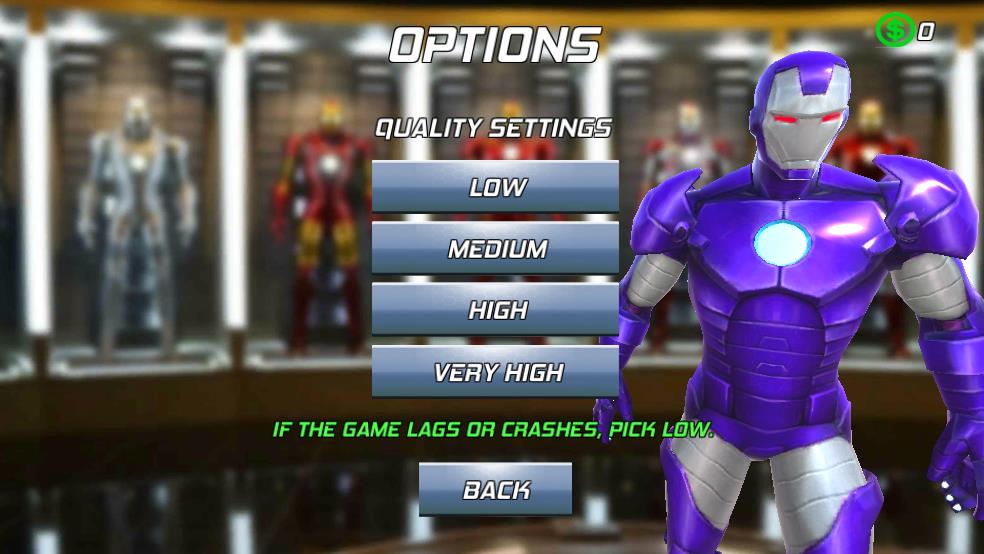The width and height of the screenshot is (984, 554).
Task: Set graphics quality to High
Action: (495, 310)
